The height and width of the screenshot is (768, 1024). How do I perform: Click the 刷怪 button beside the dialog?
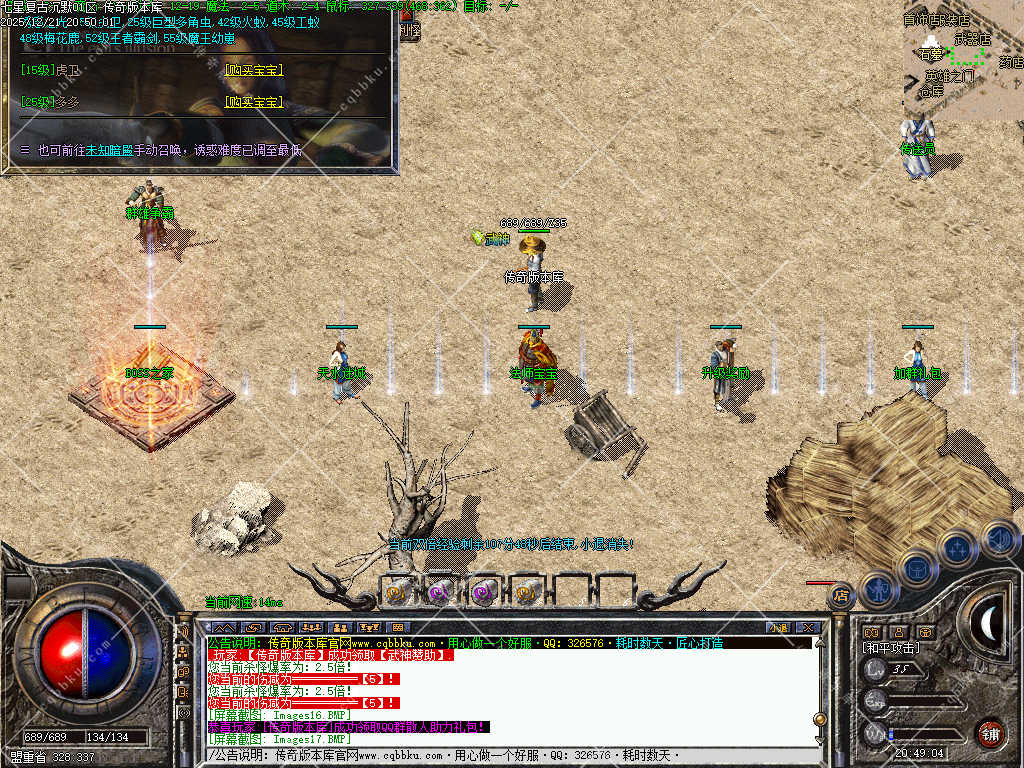point(410,30)
